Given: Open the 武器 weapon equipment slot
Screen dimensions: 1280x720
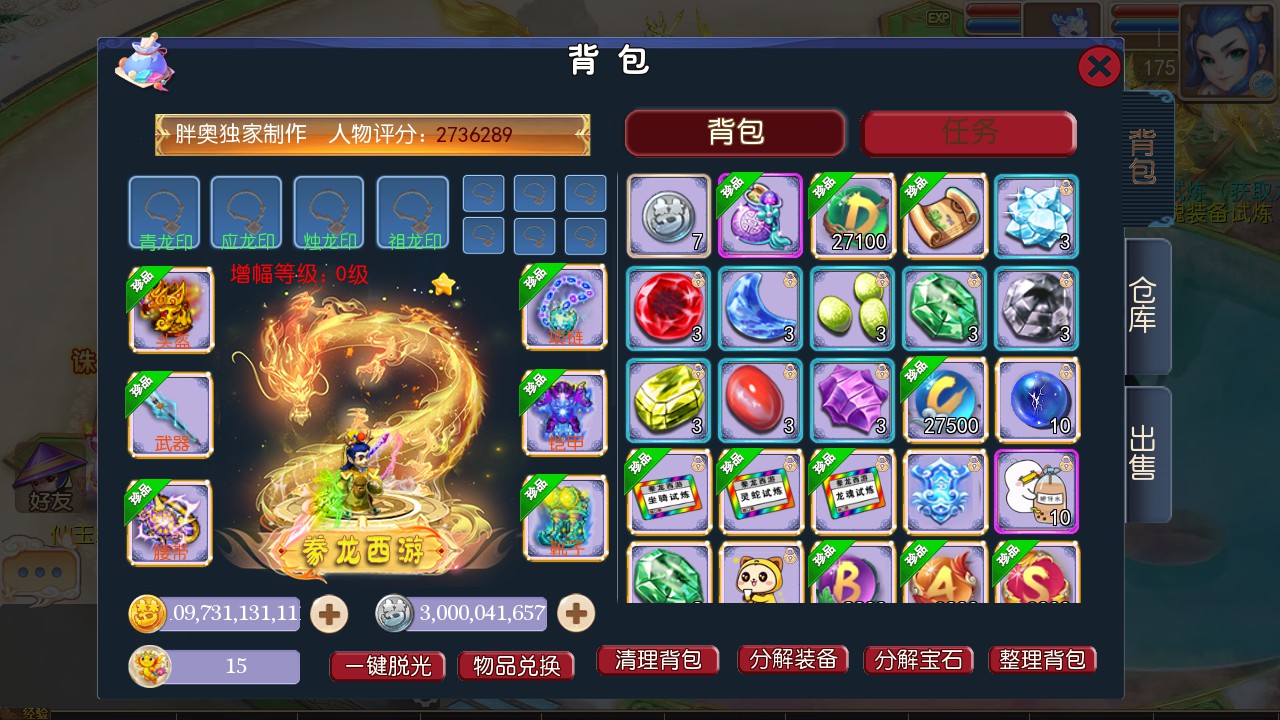Looking at the screenshot, I should pos(168,415).
